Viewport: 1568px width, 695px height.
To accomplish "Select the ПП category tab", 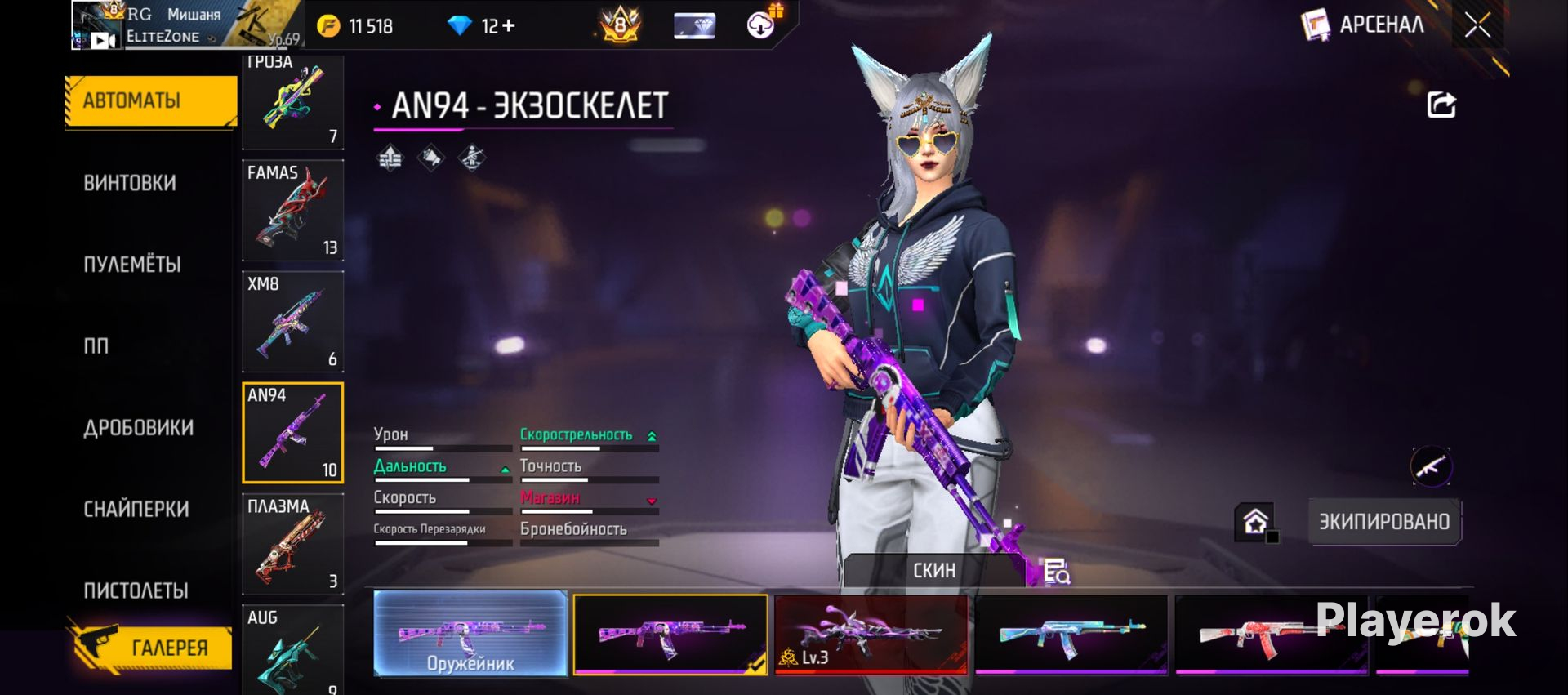I will pos(96,346).
